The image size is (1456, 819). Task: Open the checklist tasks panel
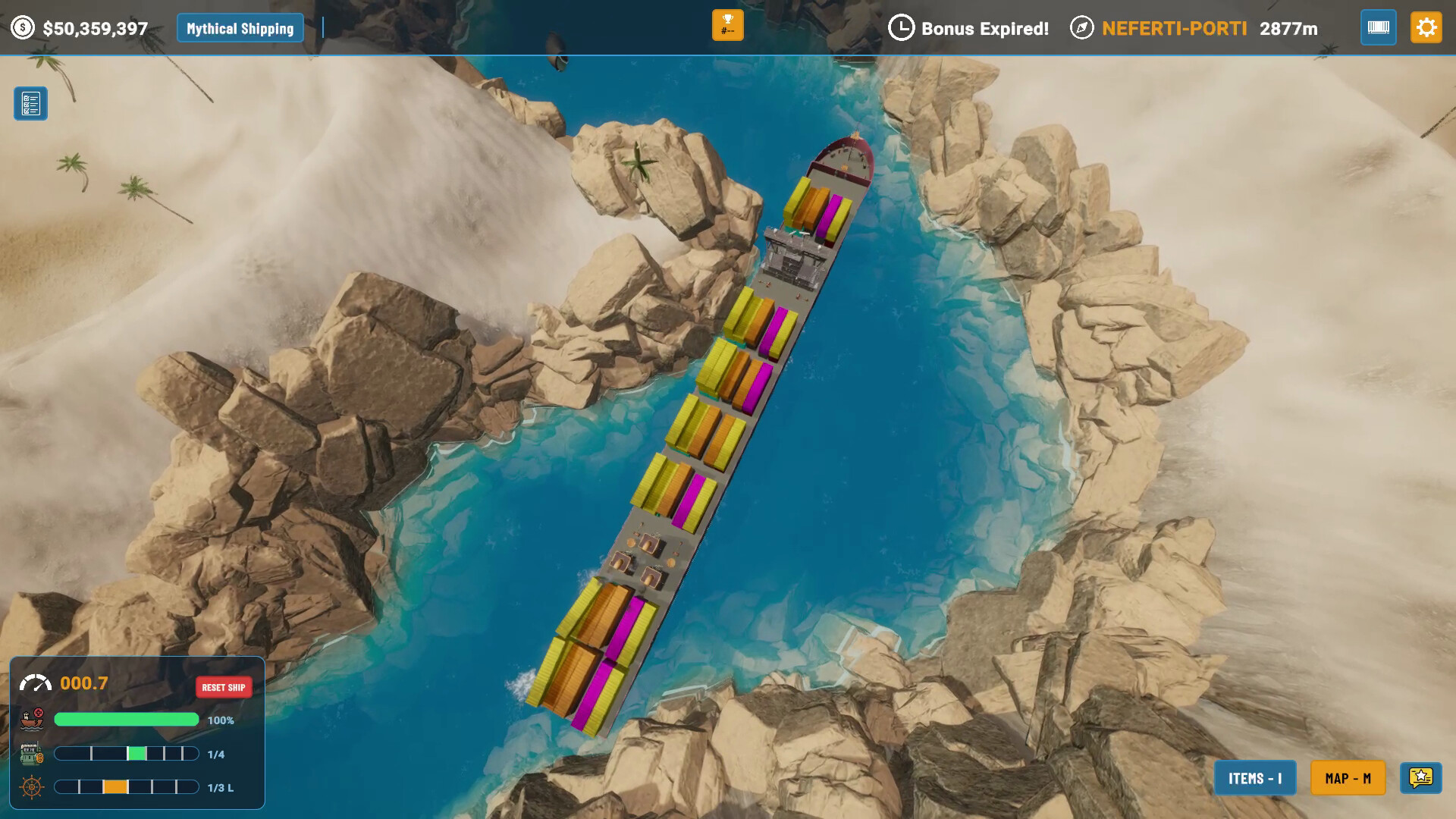(x=31, y=104)
